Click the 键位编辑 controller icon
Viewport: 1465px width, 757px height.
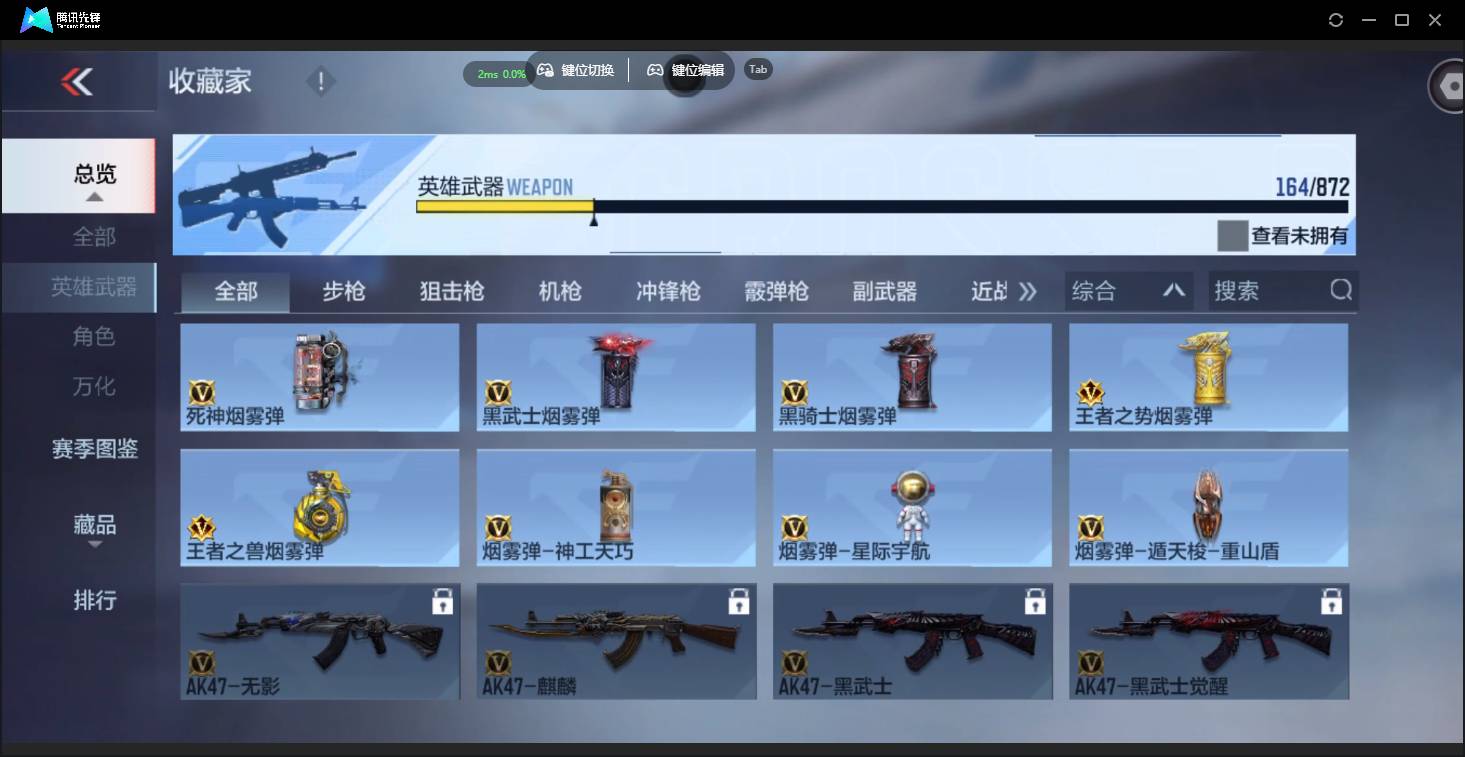[653, 69]
